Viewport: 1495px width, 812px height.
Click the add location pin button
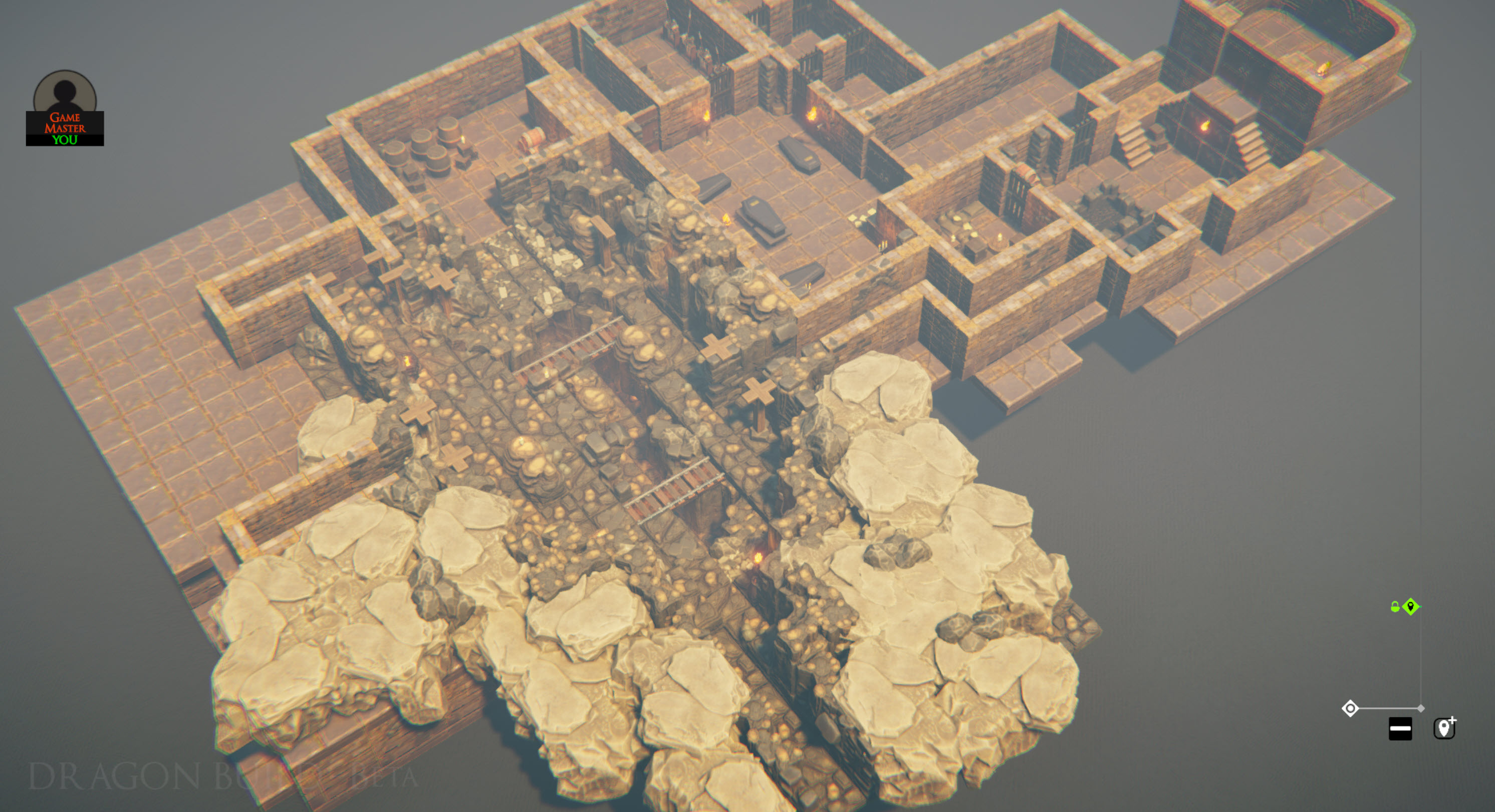click(1445, 728)
